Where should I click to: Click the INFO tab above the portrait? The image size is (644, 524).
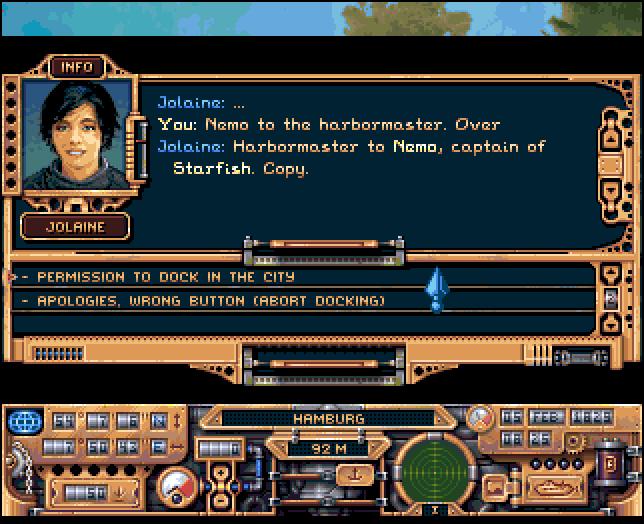[x=76, y=67]
